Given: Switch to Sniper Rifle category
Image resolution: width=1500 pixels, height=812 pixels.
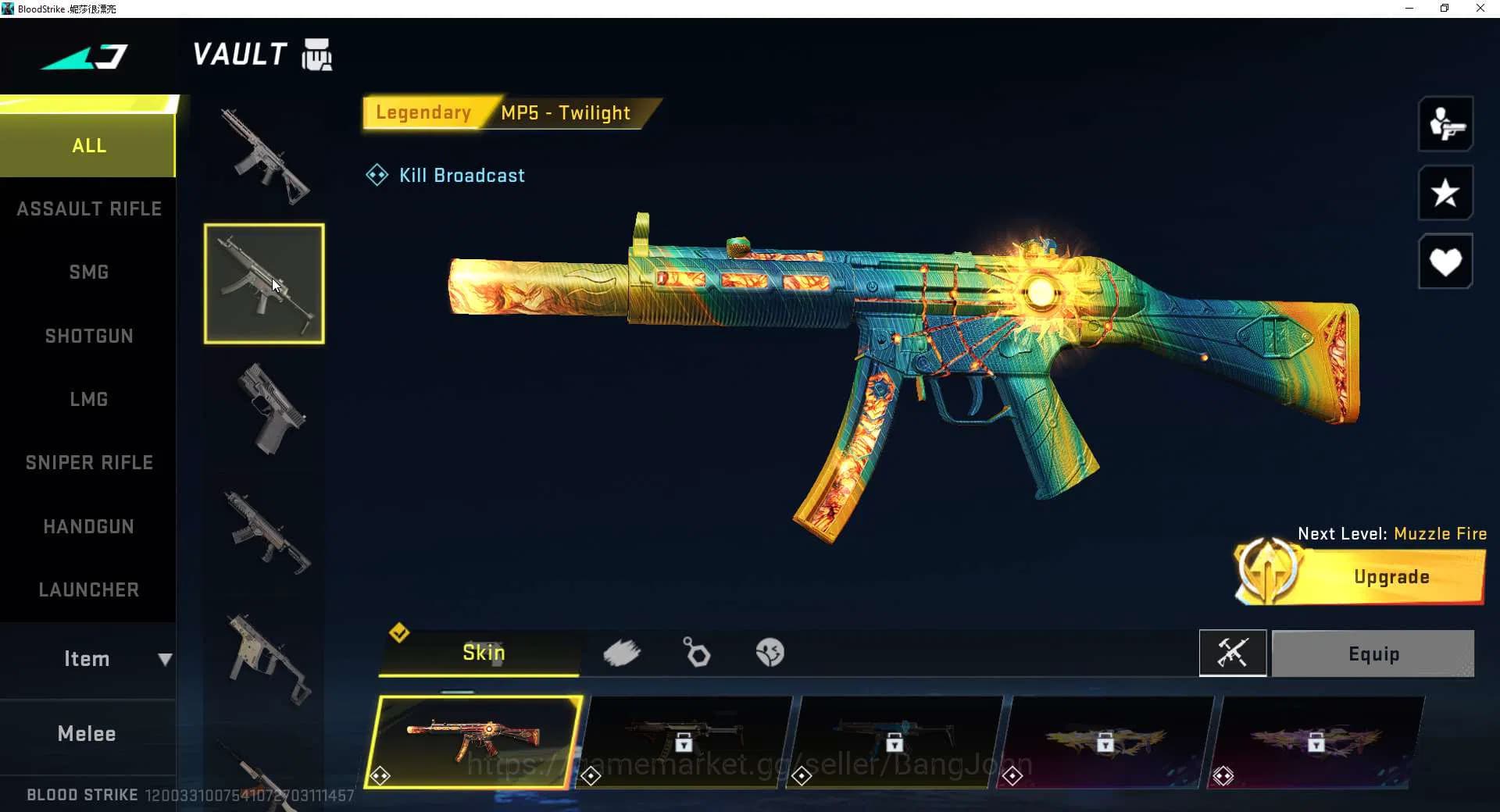Looking at the screenshot, I should point(88,462).
